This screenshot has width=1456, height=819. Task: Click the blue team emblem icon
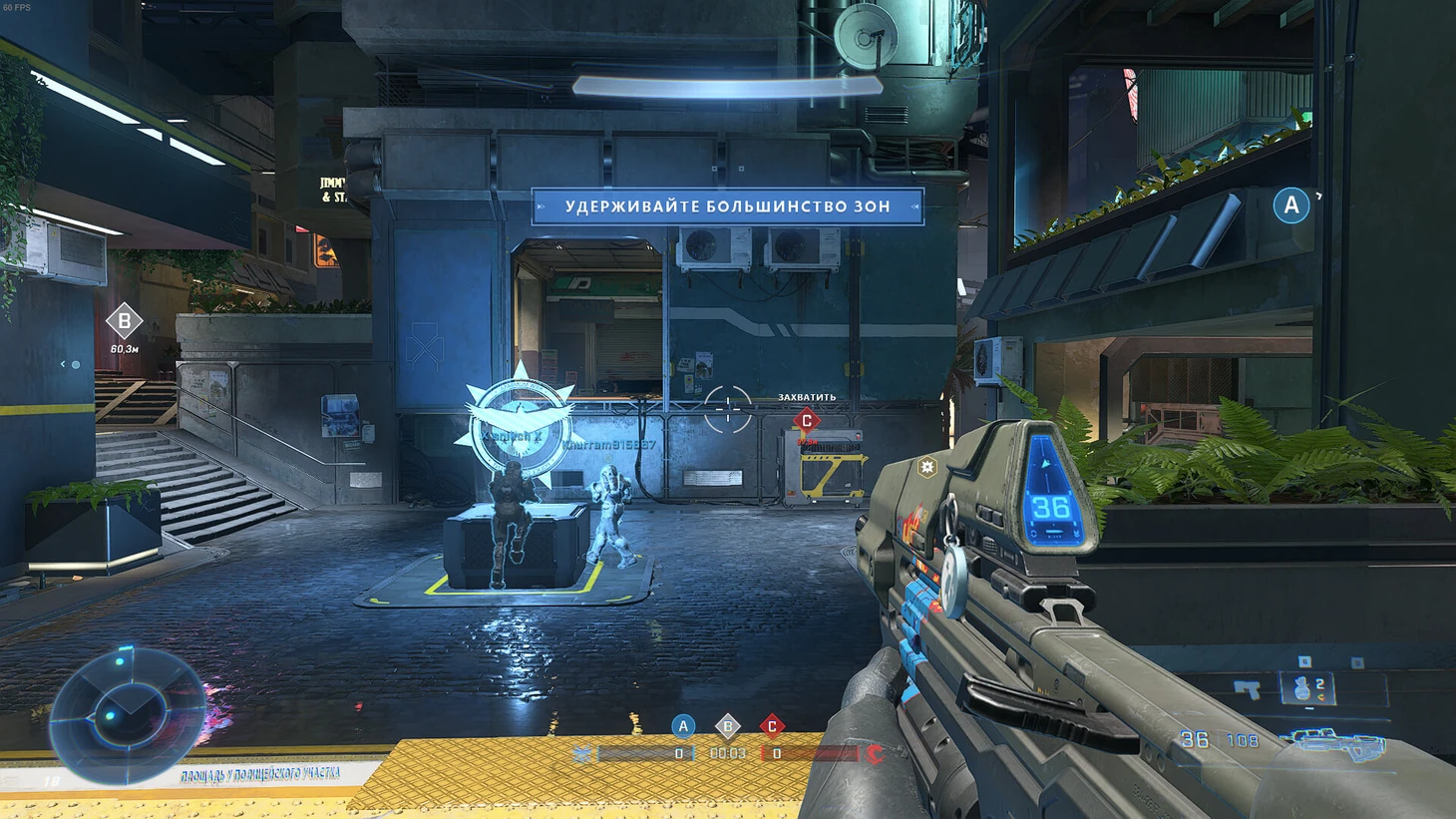click(x=583, y=754)
